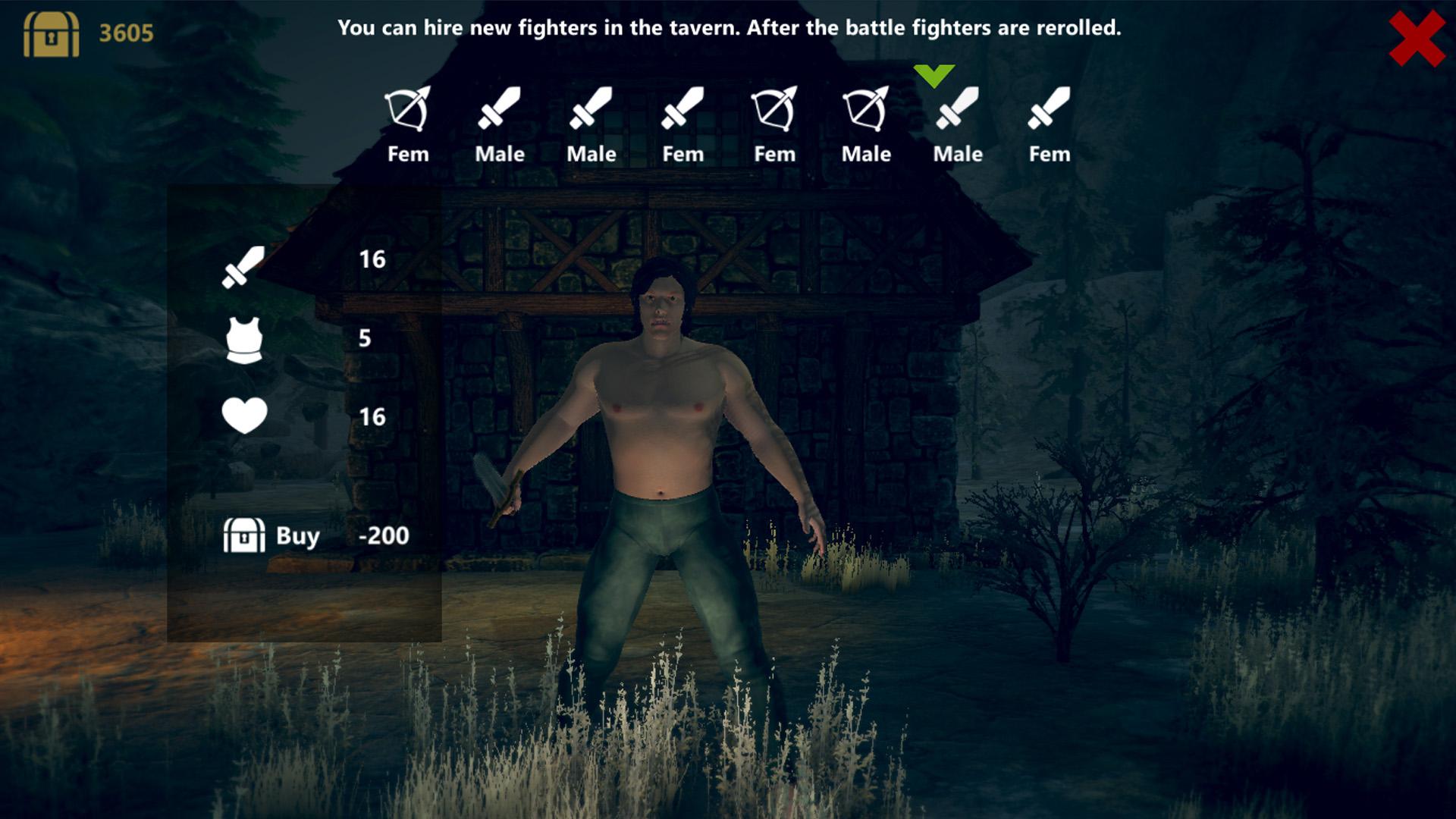Click the -200 price label
Image resolution: width=1456 pixels, height=819 pixels.
tap(384, 535)
